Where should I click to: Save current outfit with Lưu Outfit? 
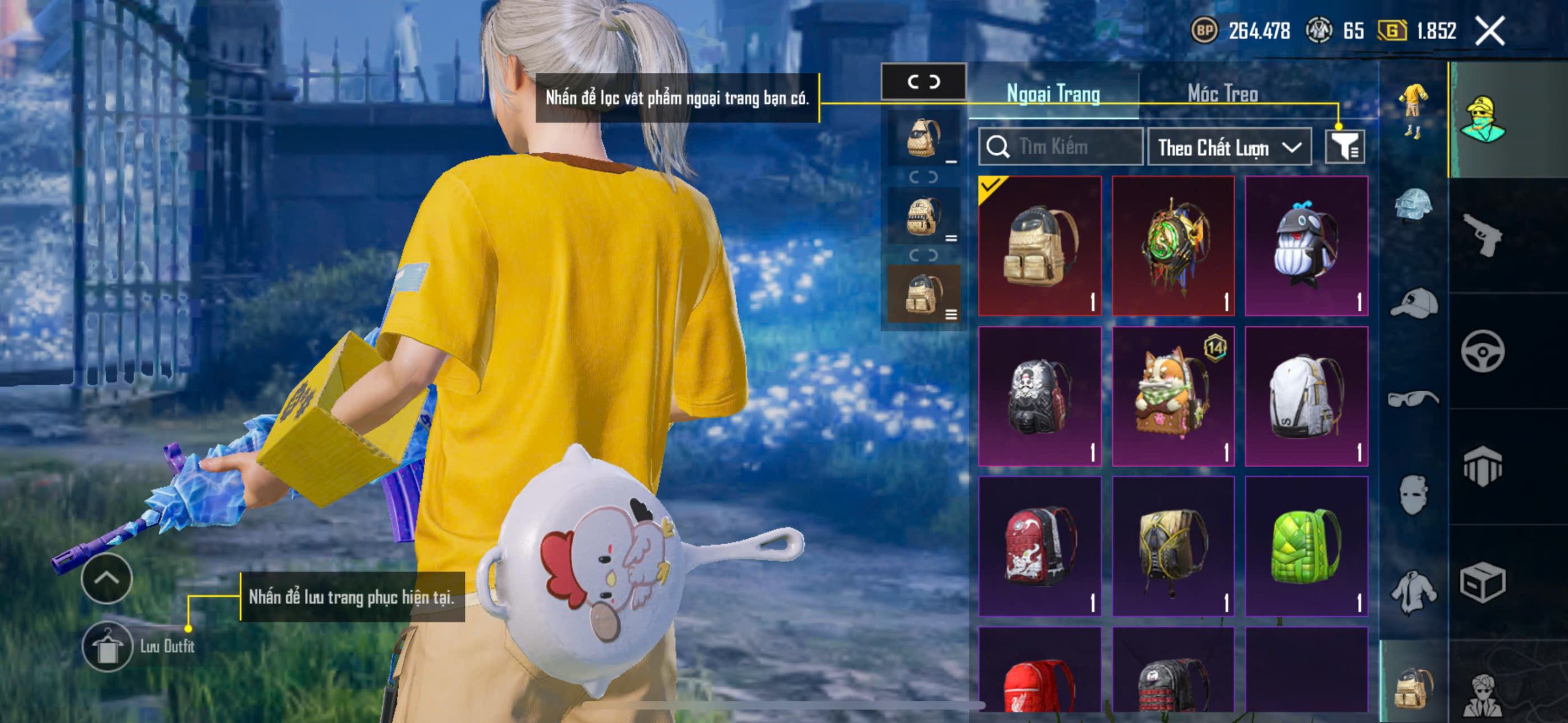[108, 646]
